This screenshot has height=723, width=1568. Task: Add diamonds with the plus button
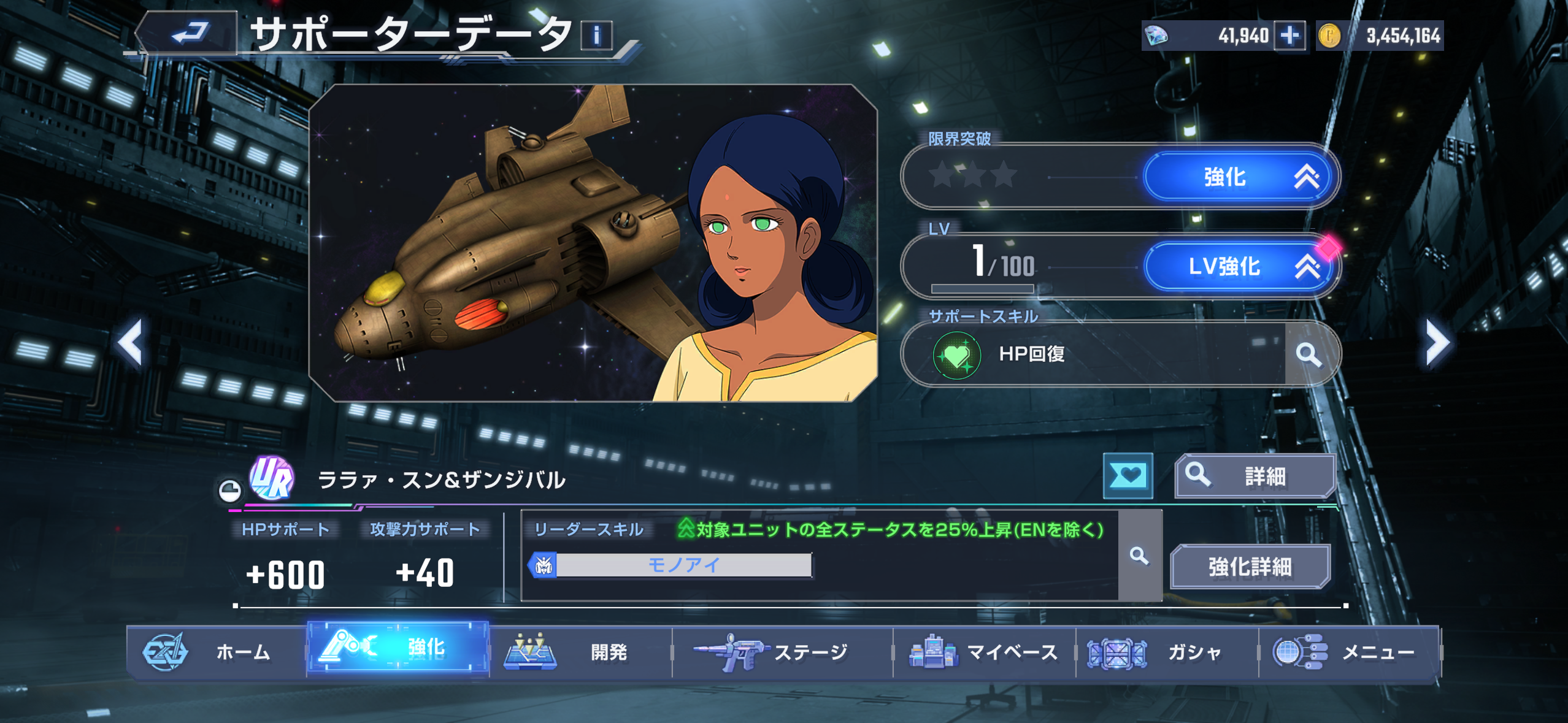1289,36
